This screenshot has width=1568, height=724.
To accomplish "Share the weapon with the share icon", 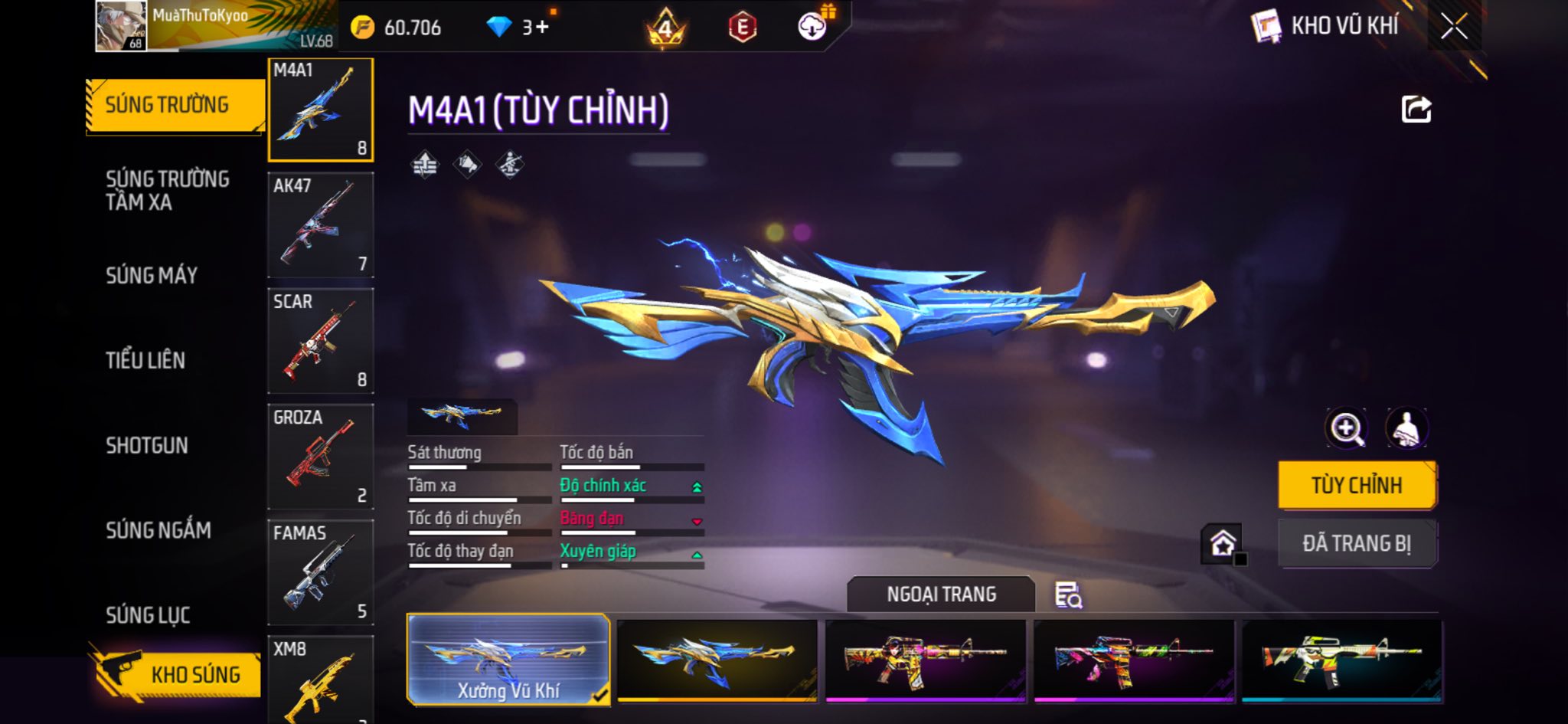I will tap(1416, 110).
